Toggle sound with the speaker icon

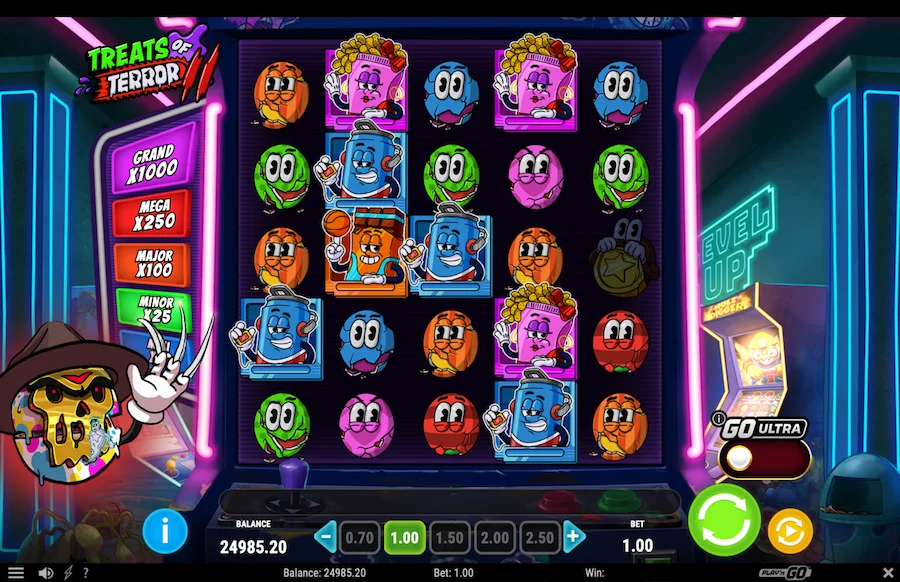45,573
